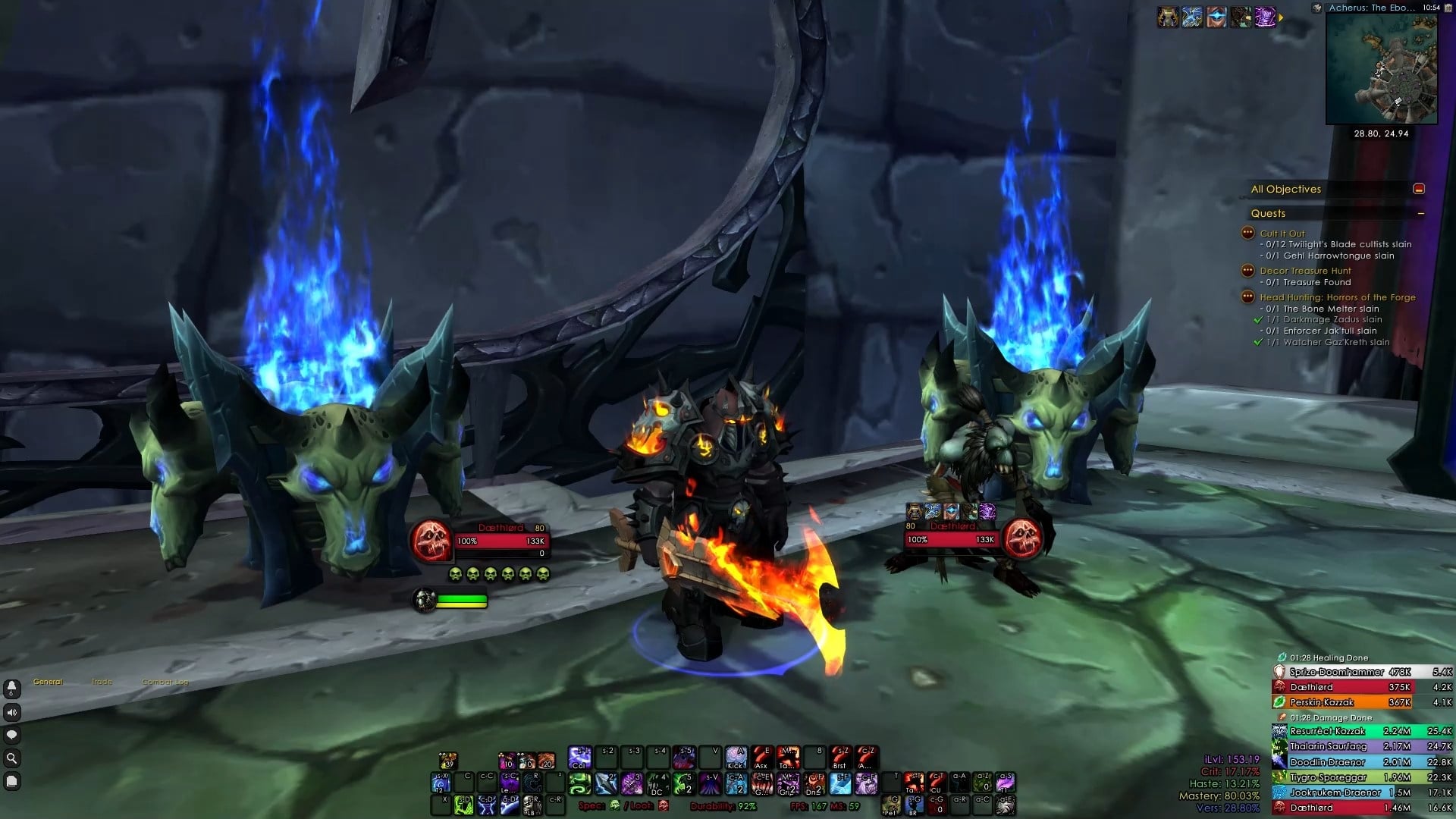Open the Acherus minimap

(x=1381, y=69)
